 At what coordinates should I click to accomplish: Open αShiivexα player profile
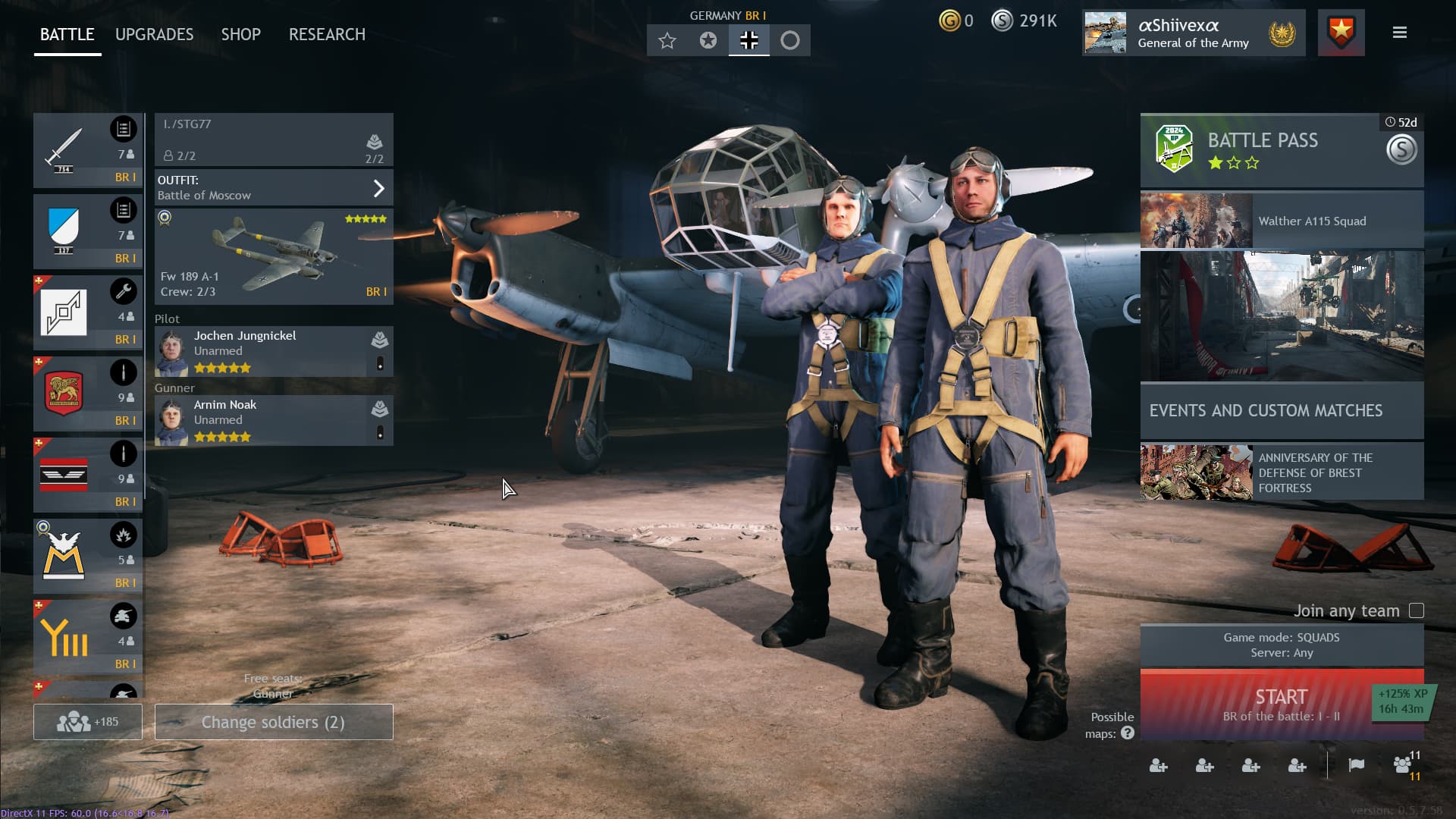tap(1193, 33)
